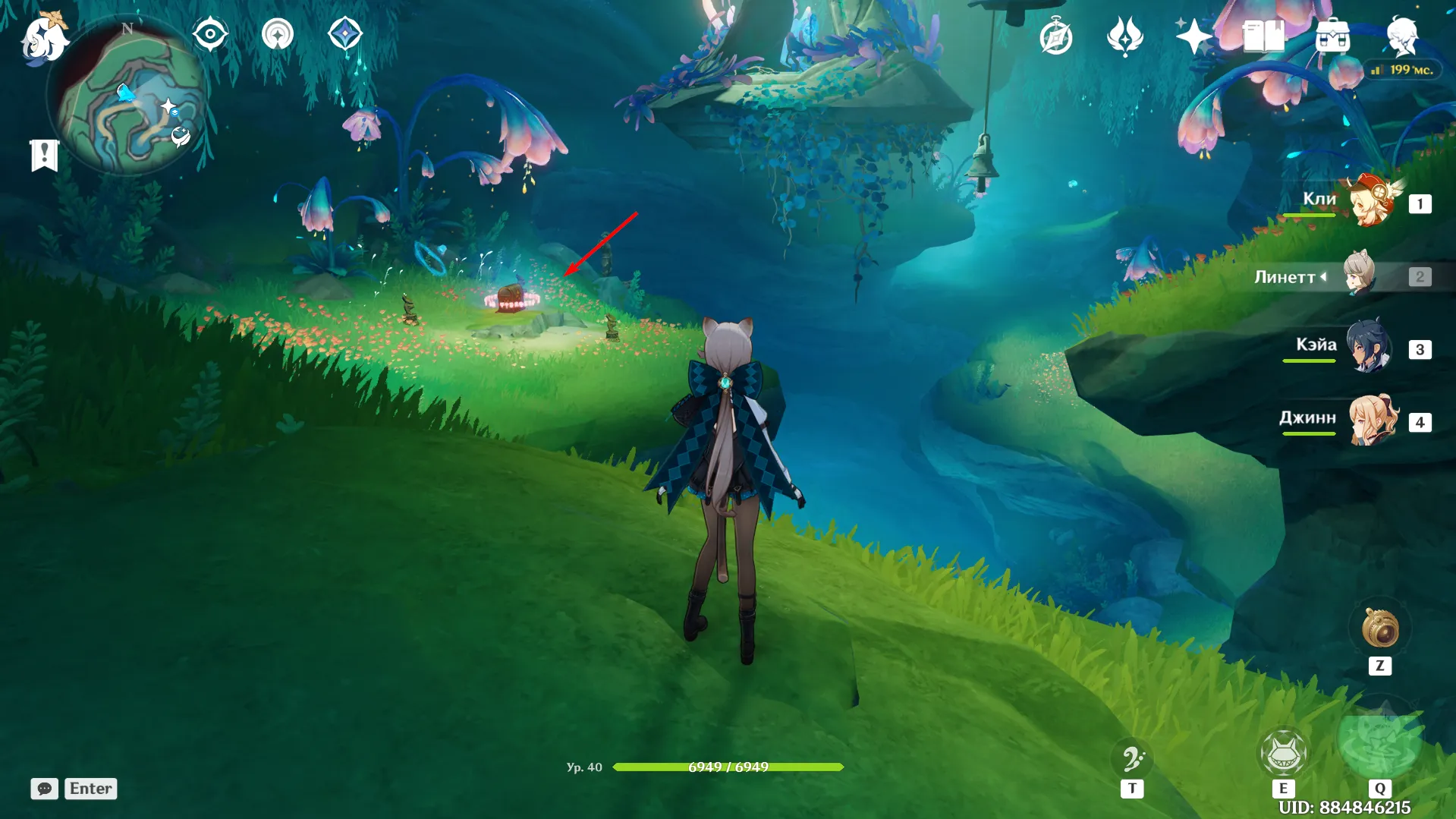Open the Paimon menu icon
Image resolution: width=1456 pixels, height=819 pixels.
coord(43,37)
